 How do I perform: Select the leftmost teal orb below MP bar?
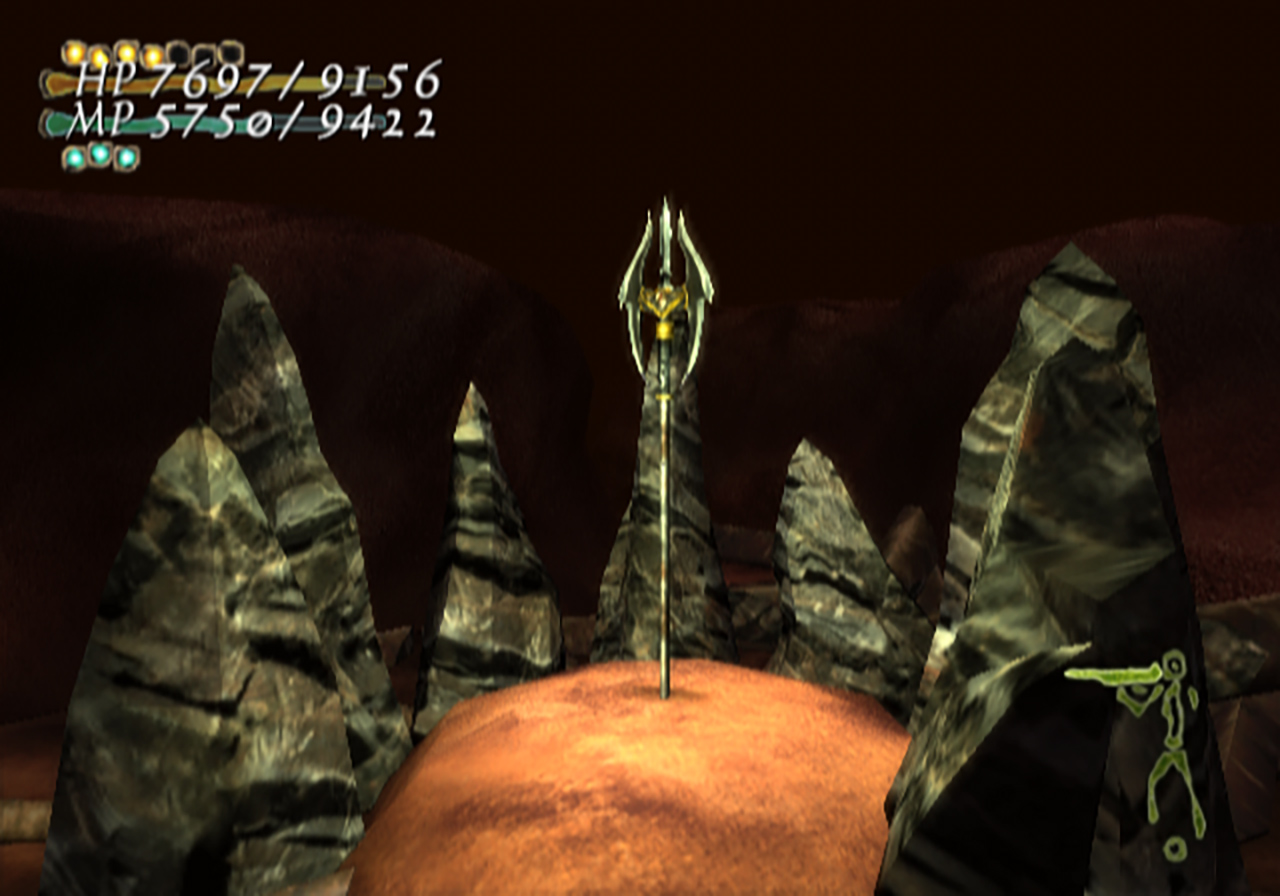point(74,156)
